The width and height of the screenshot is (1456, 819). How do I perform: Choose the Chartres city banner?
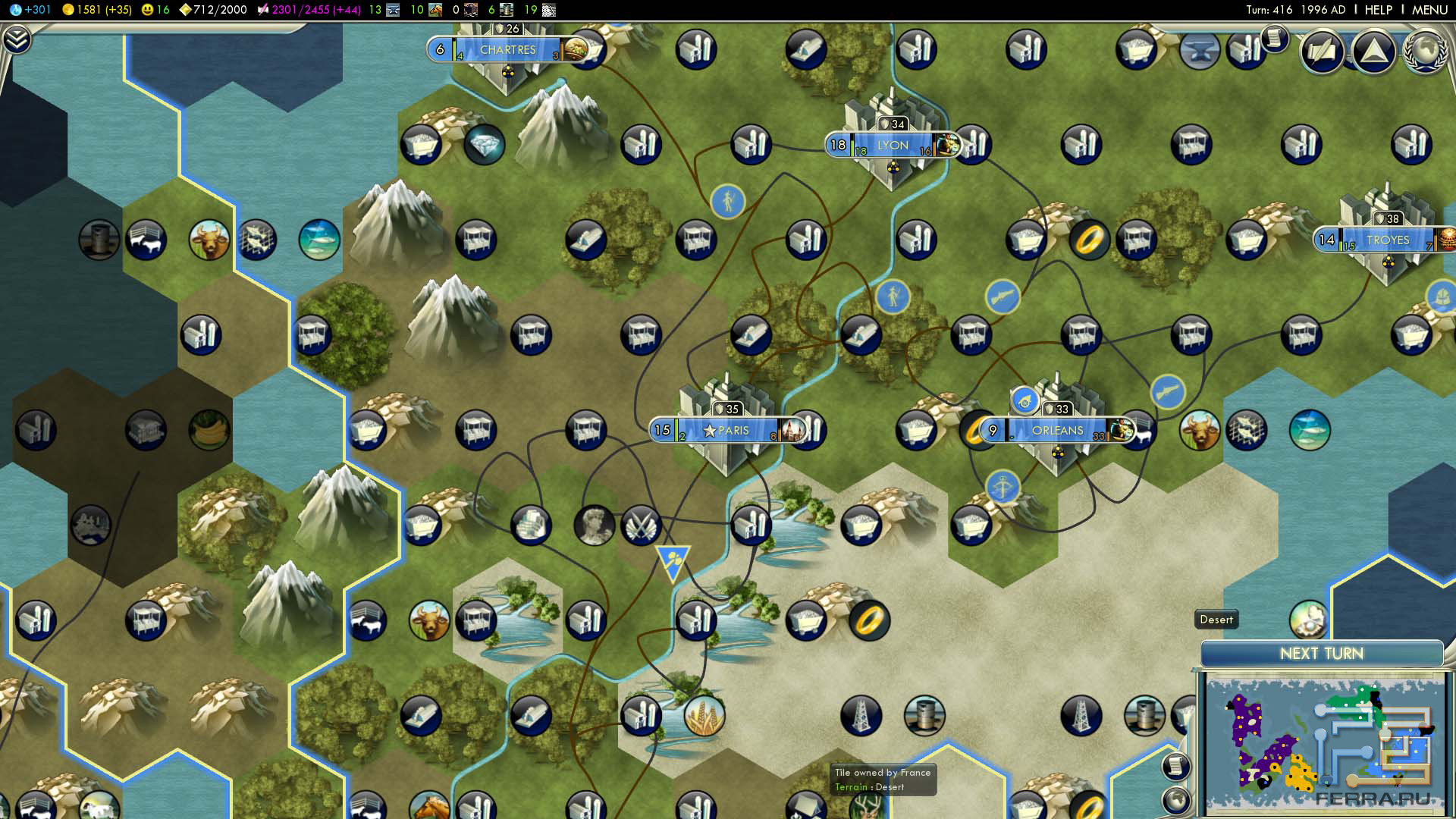507,50
